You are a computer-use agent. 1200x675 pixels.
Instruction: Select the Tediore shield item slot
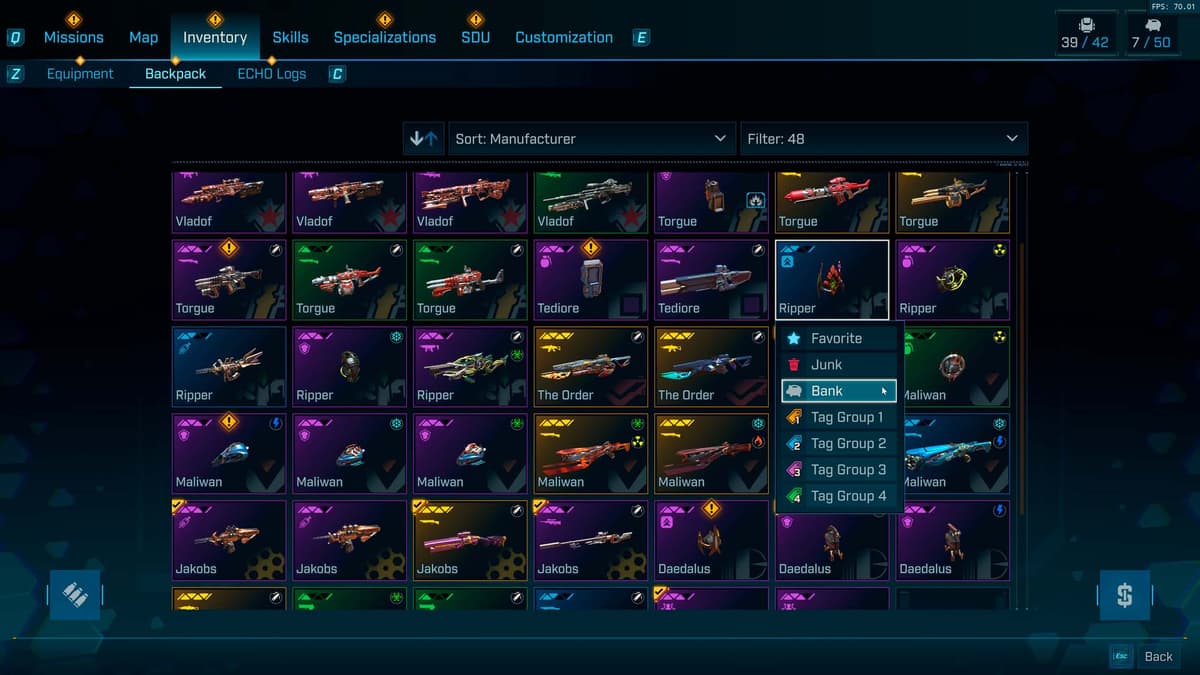[591, 279]
